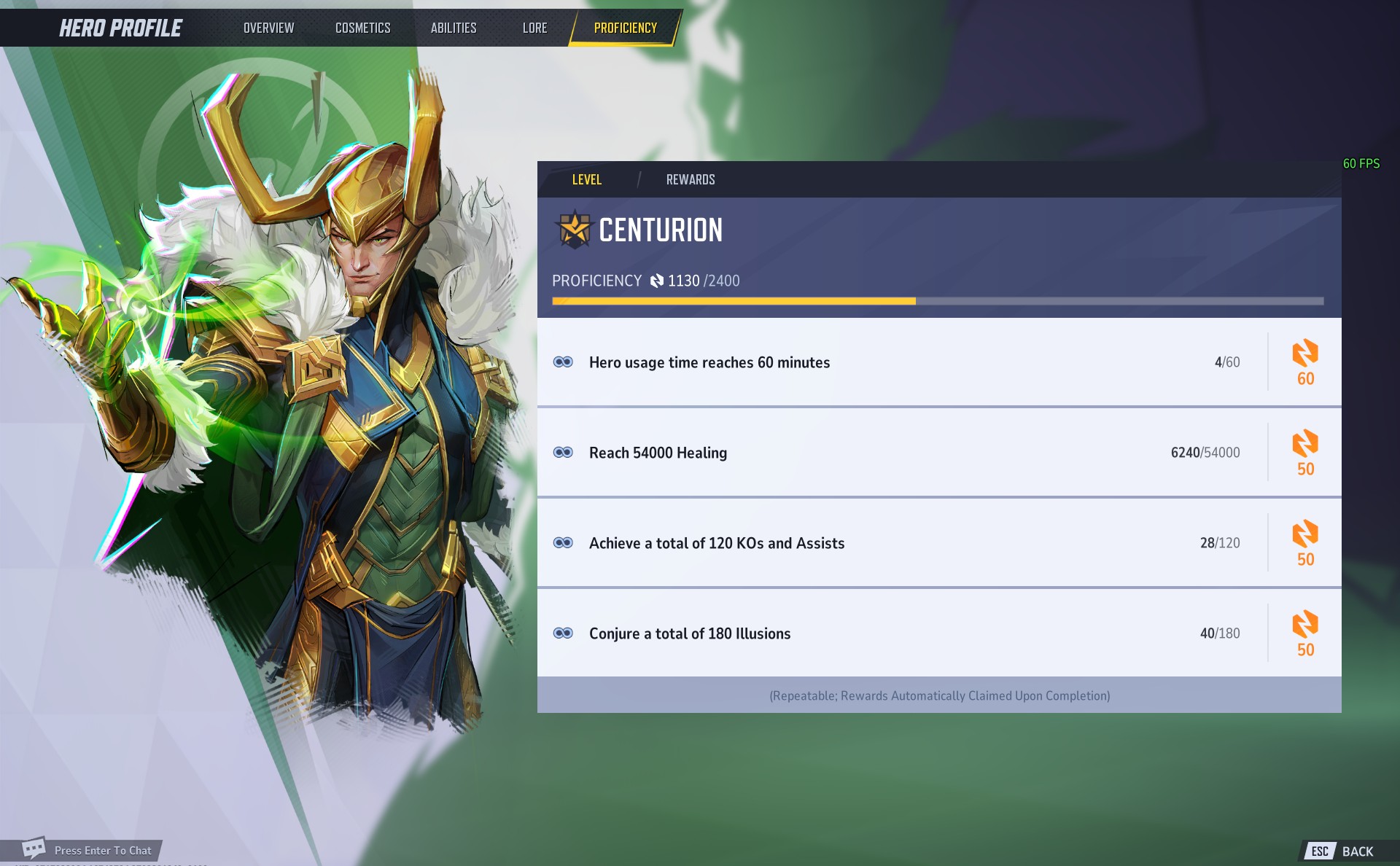Switch to the Cosmetics tab
The height and width of the screenshot is (866, 1400).
pos(362,28)
